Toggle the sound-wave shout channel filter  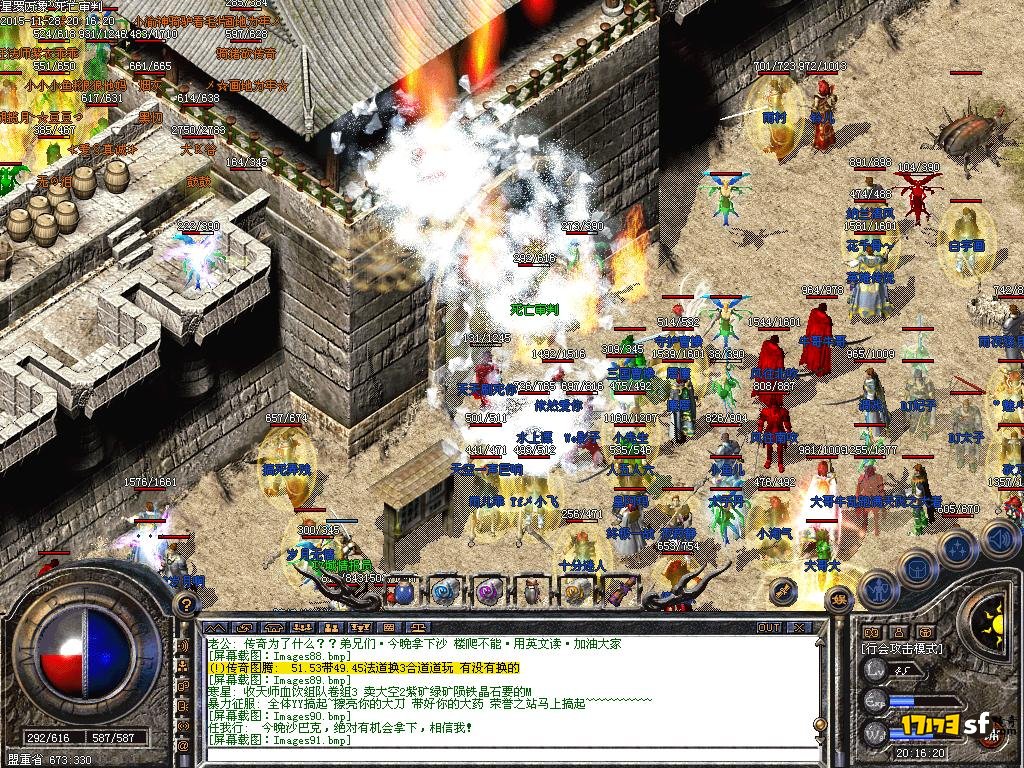point(183,646)
